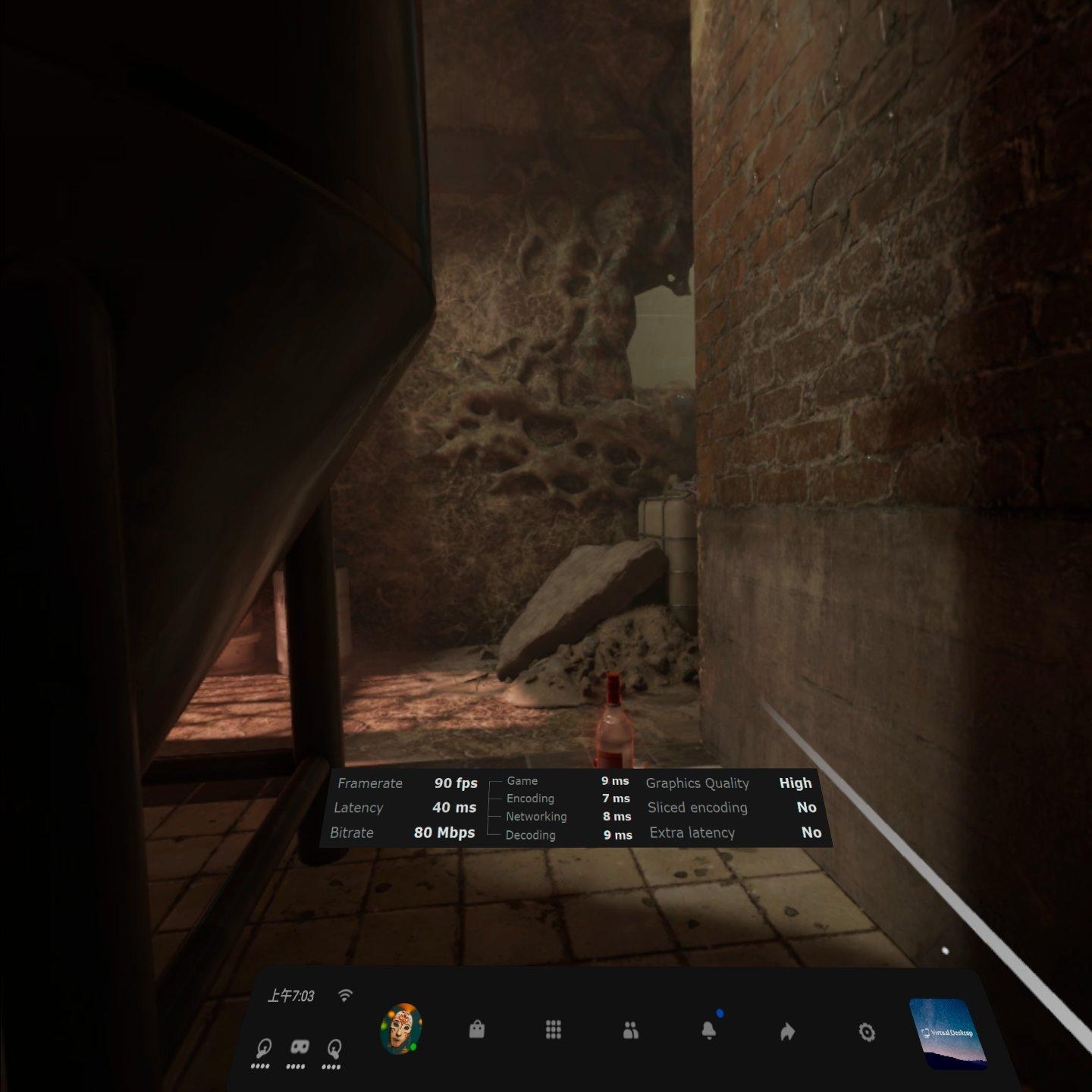Open quick settings via the clock

click(x=293, y=996)
